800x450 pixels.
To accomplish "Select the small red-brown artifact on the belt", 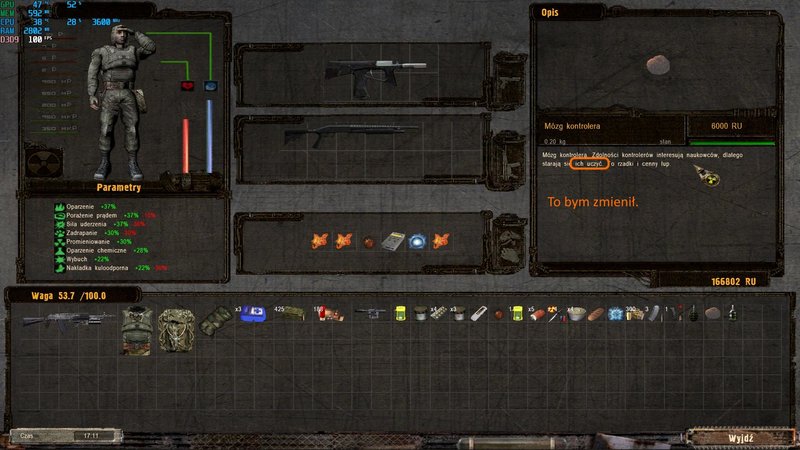I will point(369,242).
